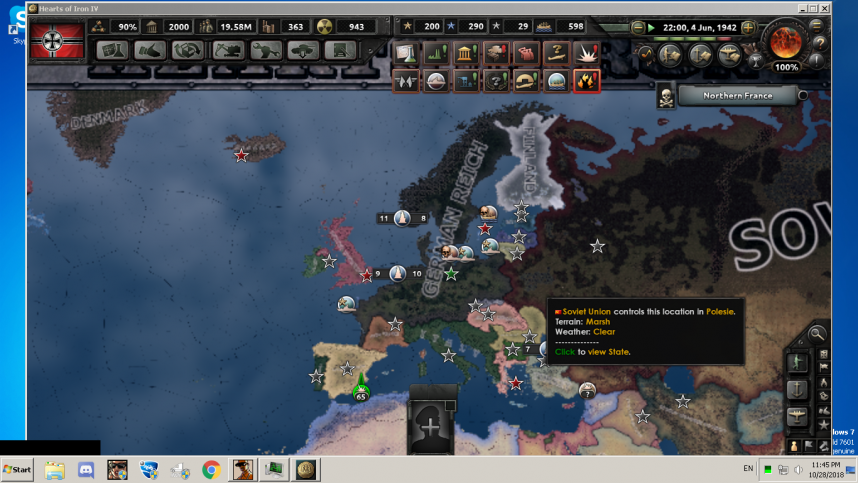
Task: Open the Recruit and Deploy tank menu
Action: coord(303,51)
